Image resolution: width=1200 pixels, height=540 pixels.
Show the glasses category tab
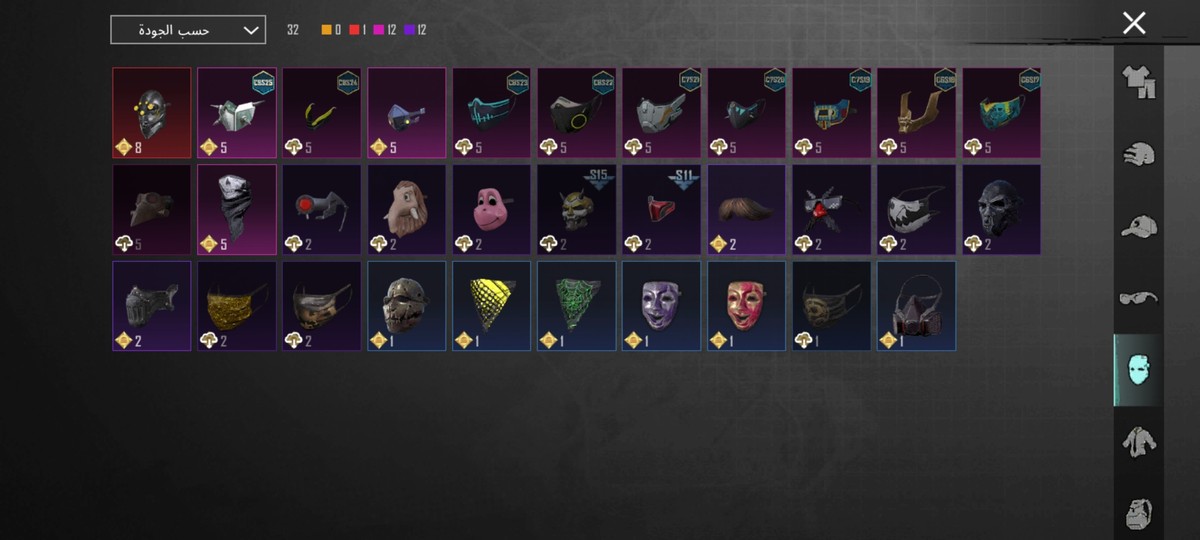coord(1138,298)
